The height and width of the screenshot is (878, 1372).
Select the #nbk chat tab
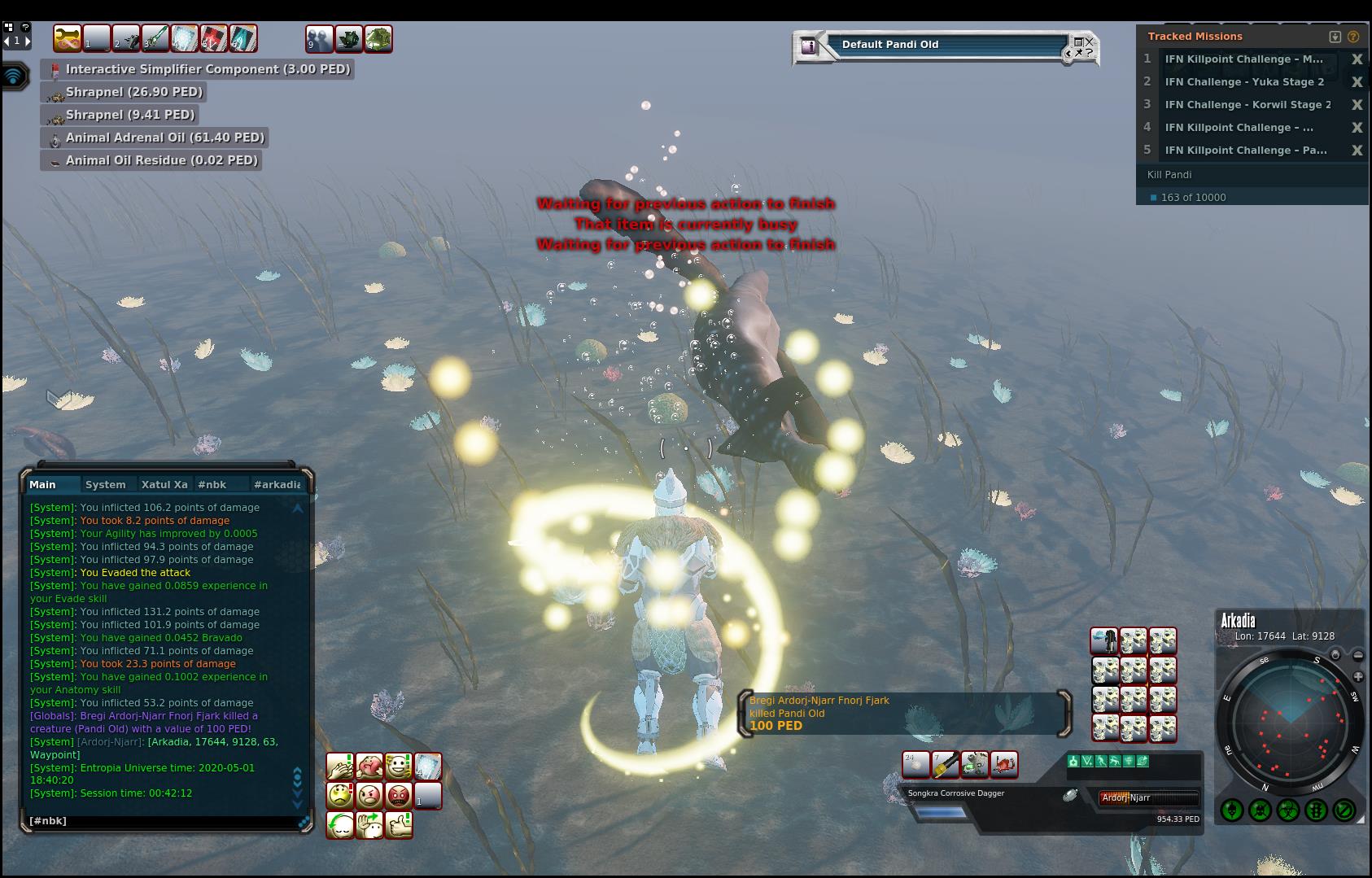(x=212, y=484)
